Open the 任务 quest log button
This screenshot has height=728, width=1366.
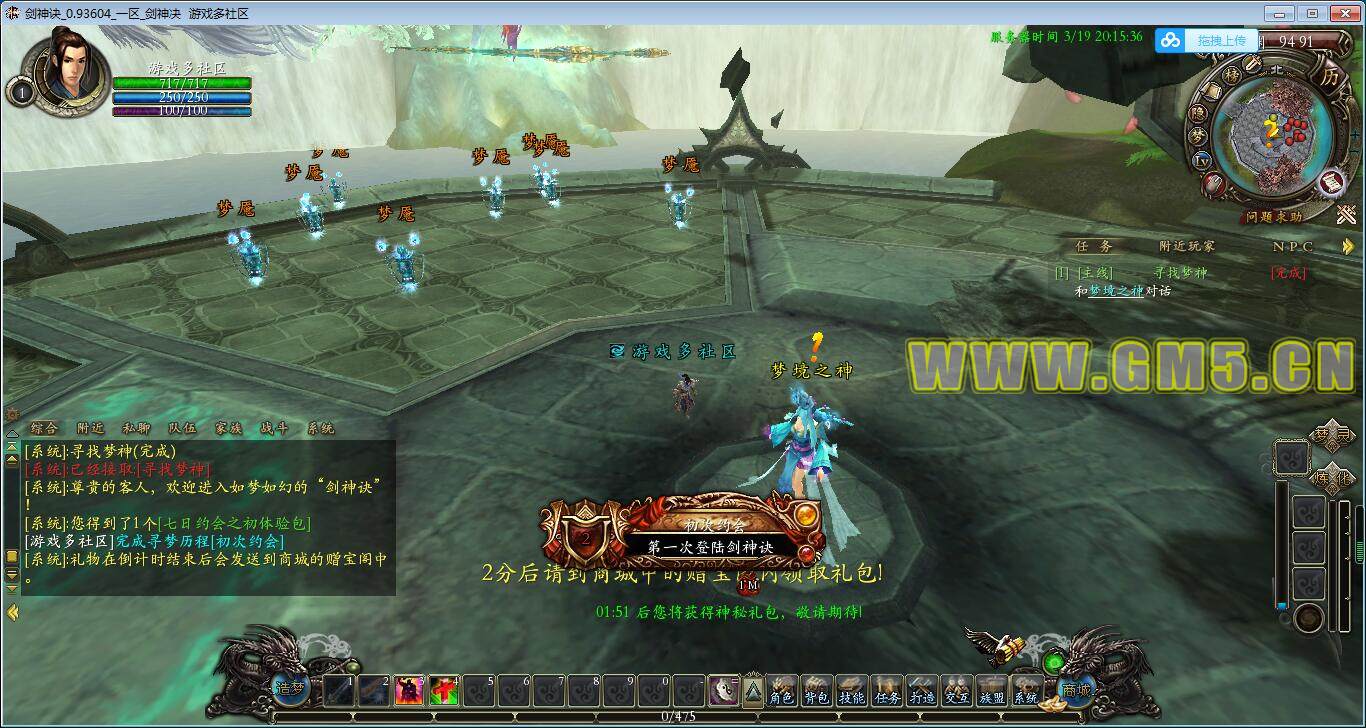[887, 692]
